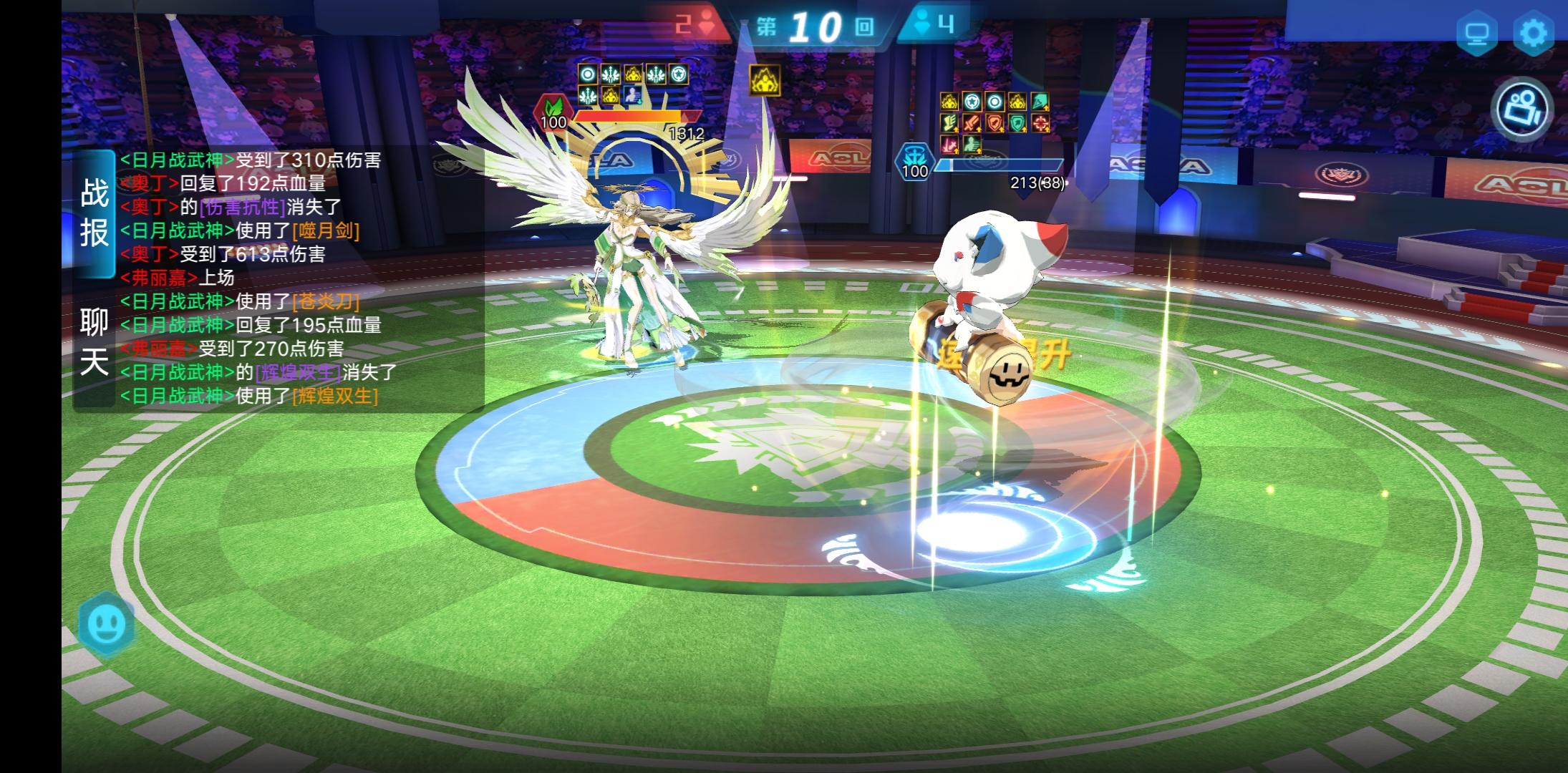Select the screen recording camera icon
1568x773 pixels.
click(x=1521, y=109)
